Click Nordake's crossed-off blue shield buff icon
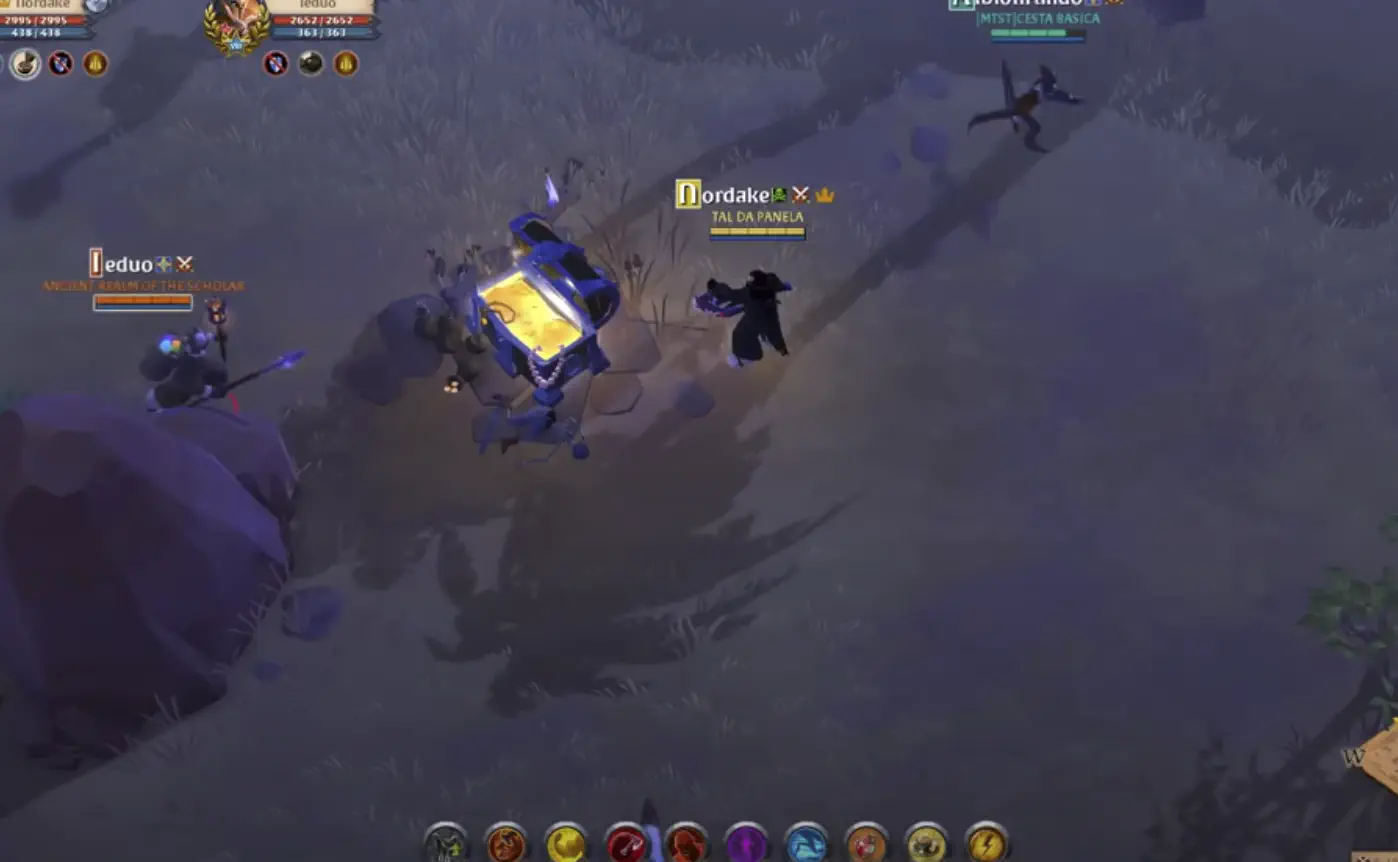Viewport: 1398px width, 862px height. pyautogui.click(x=62, y=63)
